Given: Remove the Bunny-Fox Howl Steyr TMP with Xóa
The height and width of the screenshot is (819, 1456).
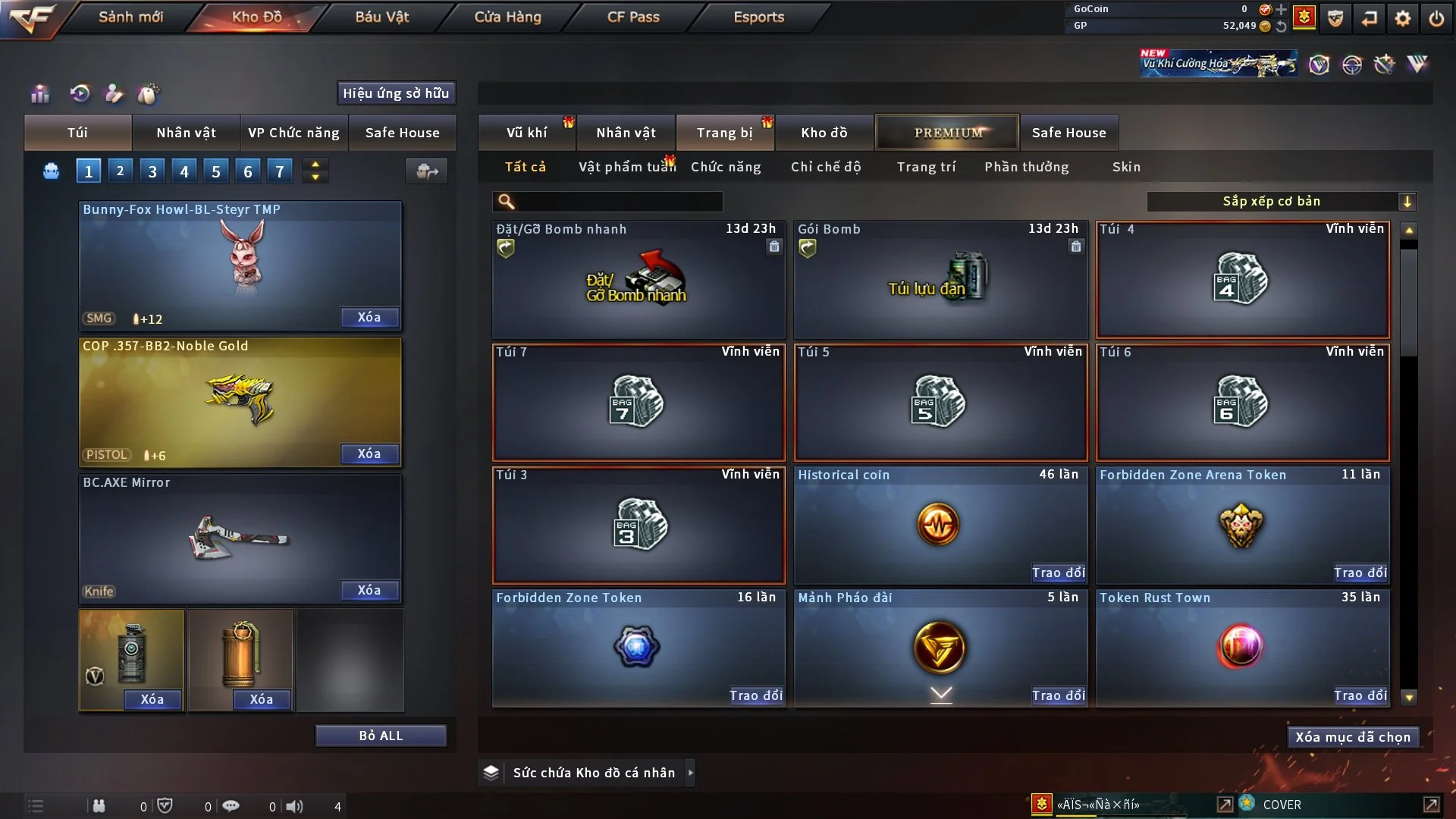Looking at the screenshot, I should (x=369, y=317).
